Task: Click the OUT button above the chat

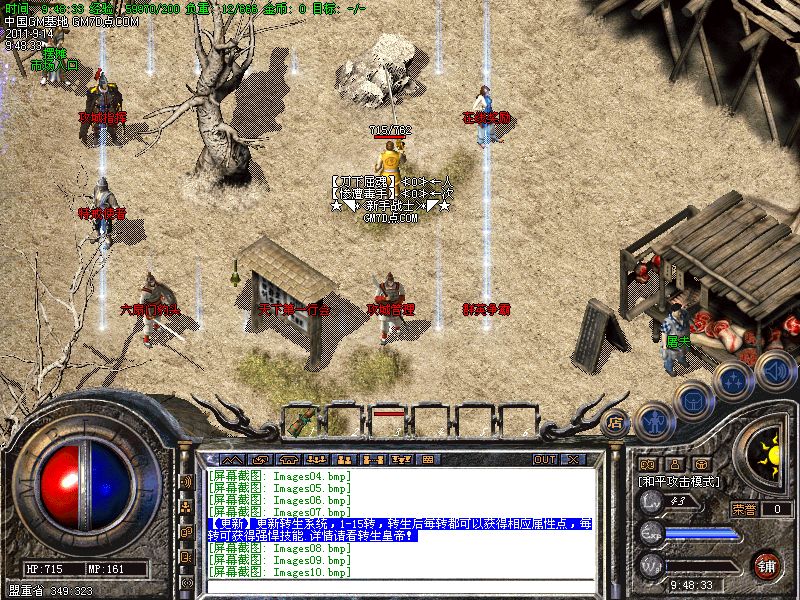Action: 544,460
